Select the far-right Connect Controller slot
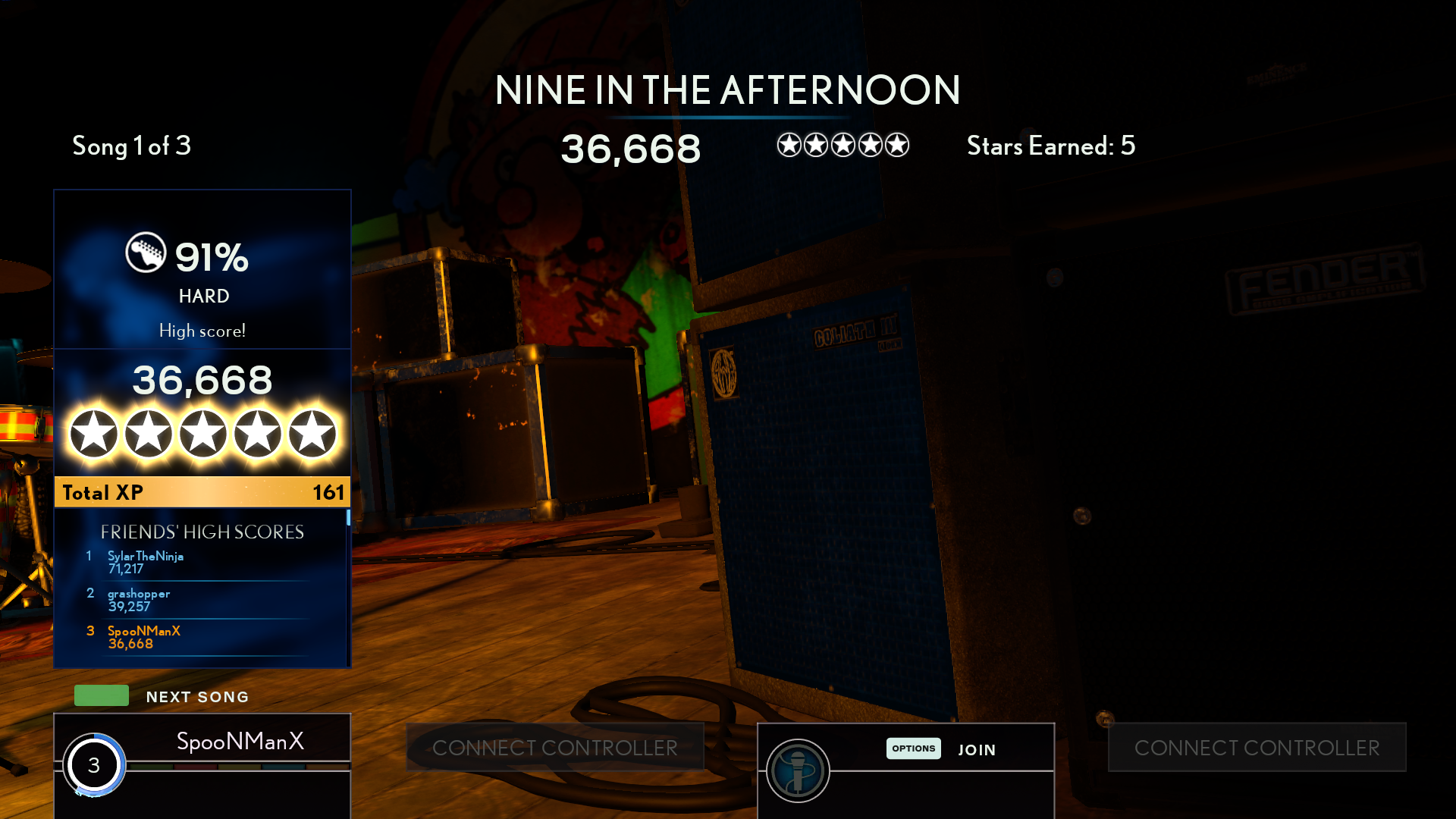 coord(1257,748)
